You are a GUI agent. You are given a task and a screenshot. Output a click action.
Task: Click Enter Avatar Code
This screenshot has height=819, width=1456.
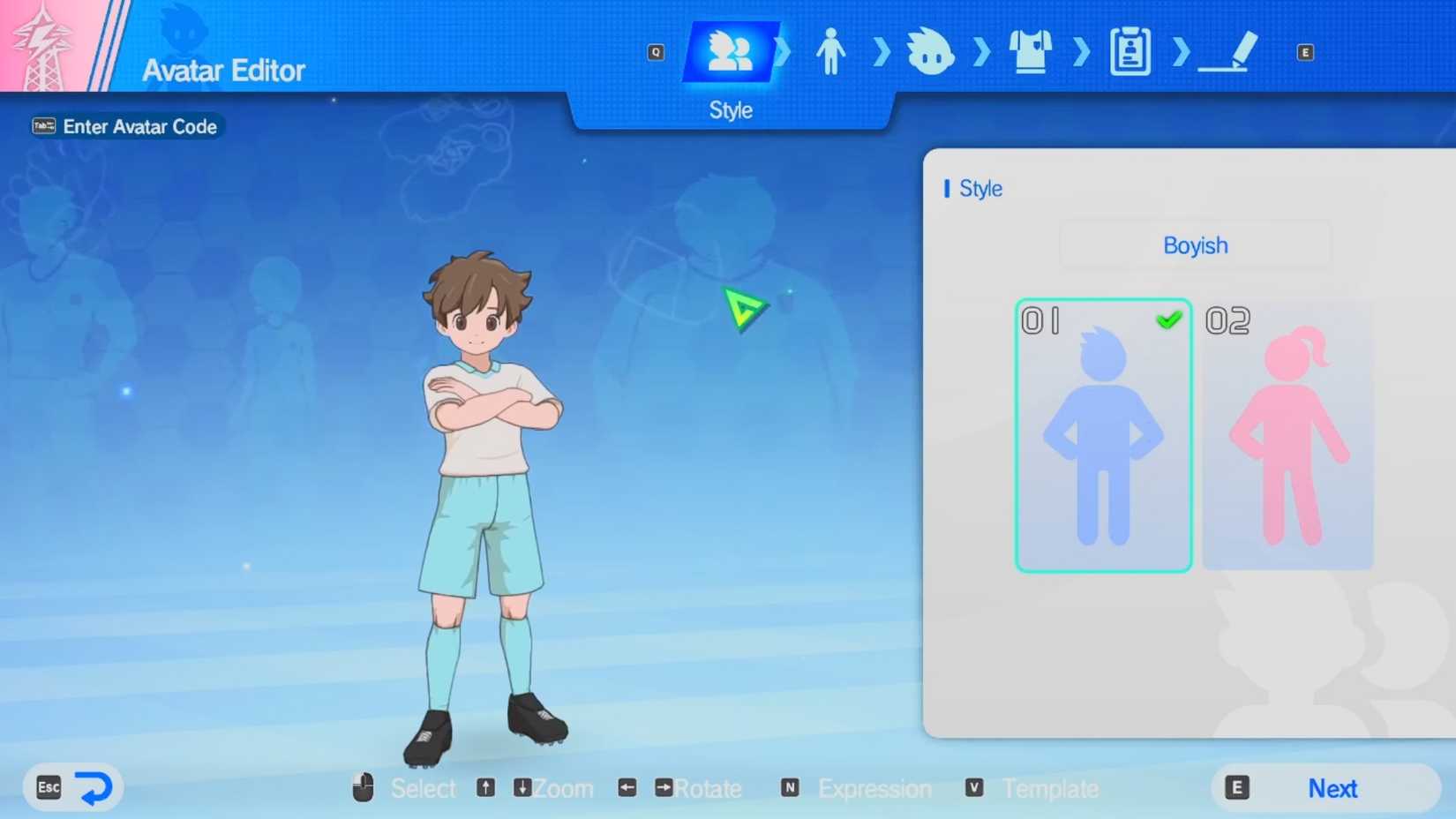[x=126, y=126]
